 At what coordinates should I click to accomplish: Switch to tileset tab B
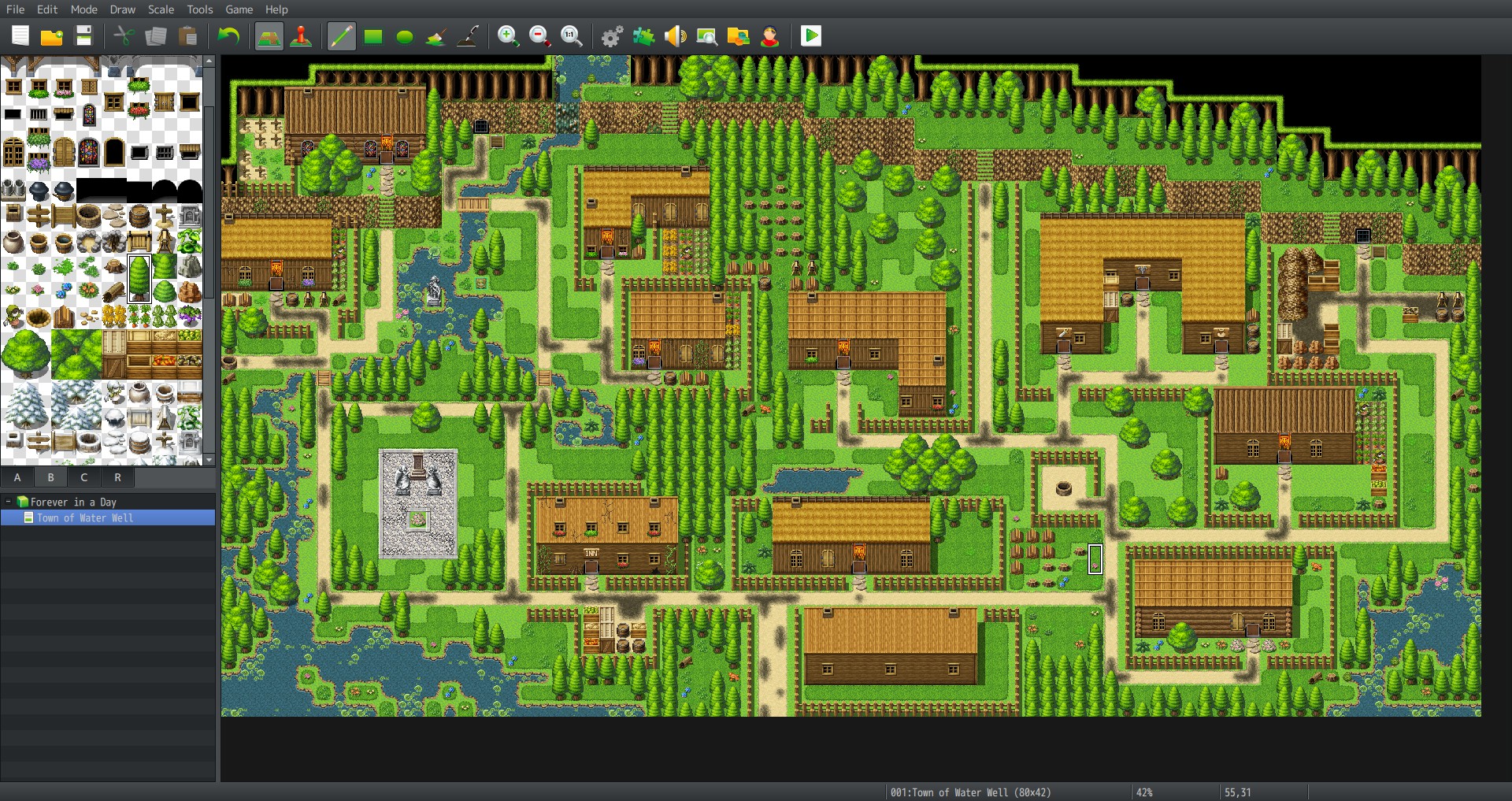50,477
